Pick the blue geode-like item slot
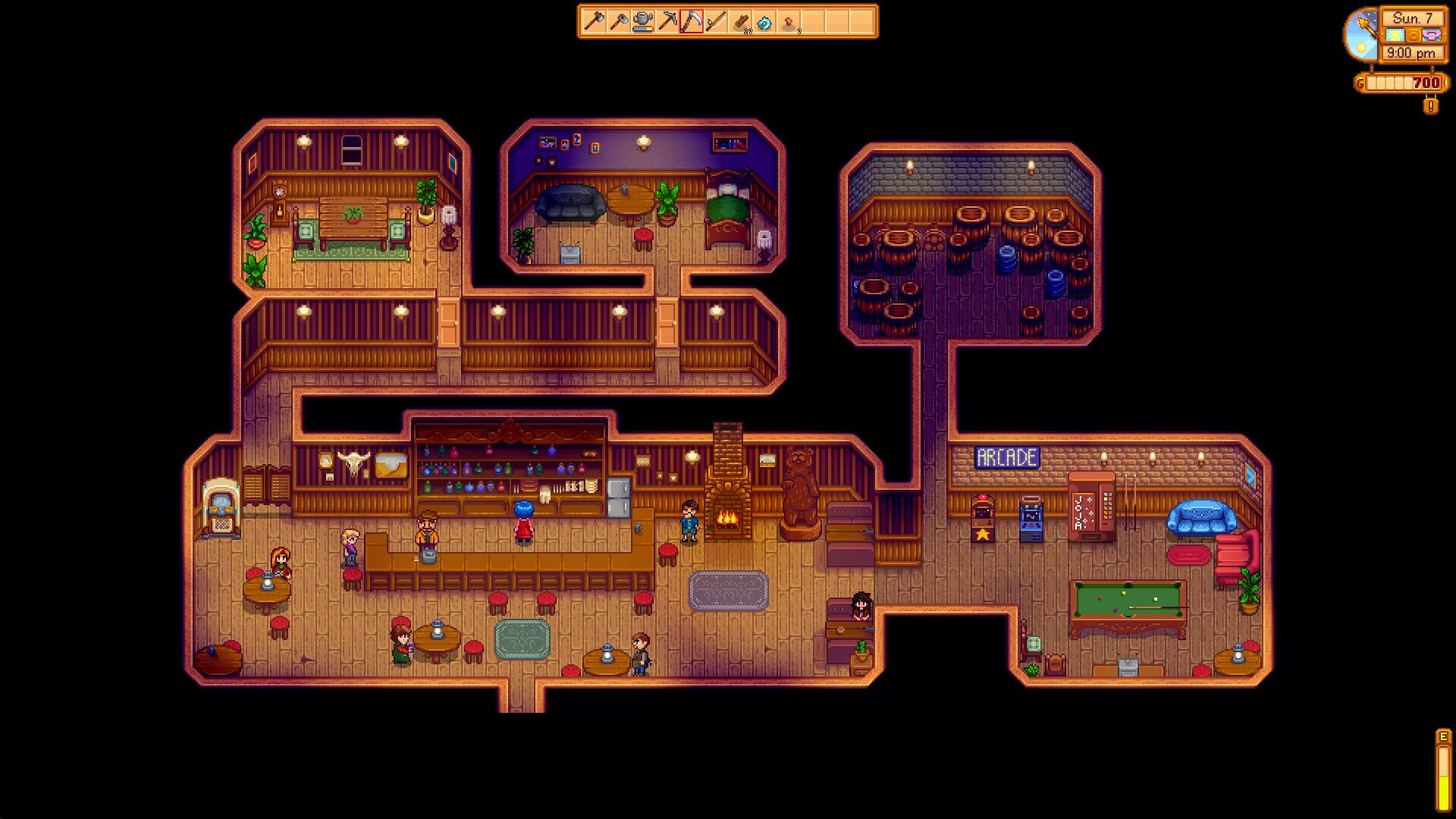The height and width of the screenshot is (819, 1456). point(765,22)
